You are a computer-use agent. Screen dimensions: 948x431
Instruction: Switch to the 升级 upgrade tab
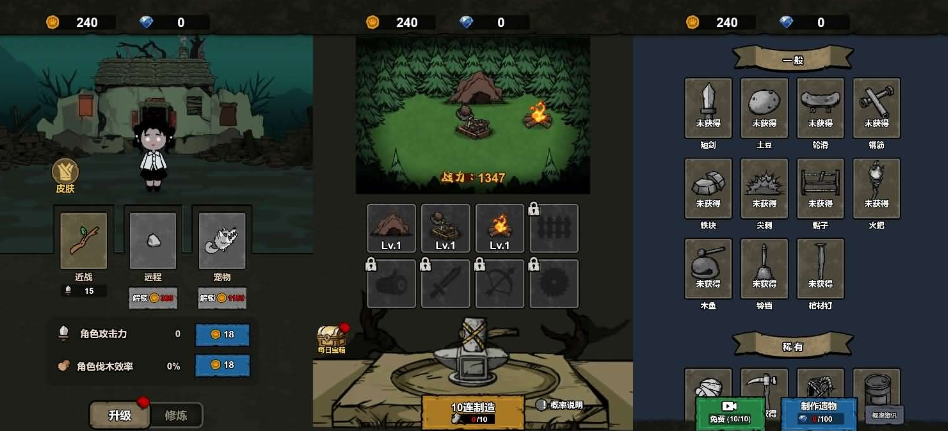click(119, 414)
